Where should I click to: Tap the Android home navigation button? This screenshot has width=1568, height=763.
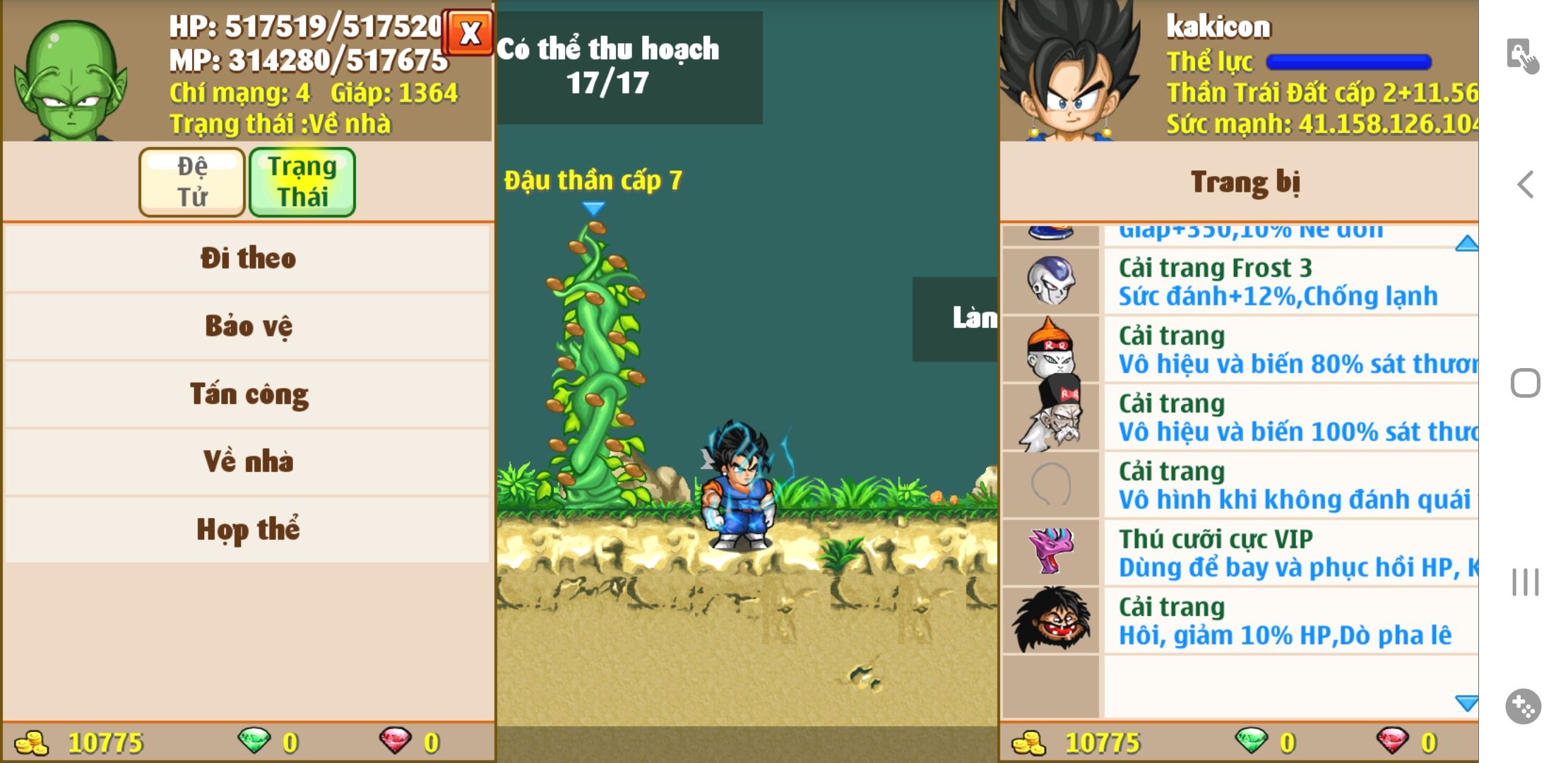pyautogui.click(x=1525, y=384)
